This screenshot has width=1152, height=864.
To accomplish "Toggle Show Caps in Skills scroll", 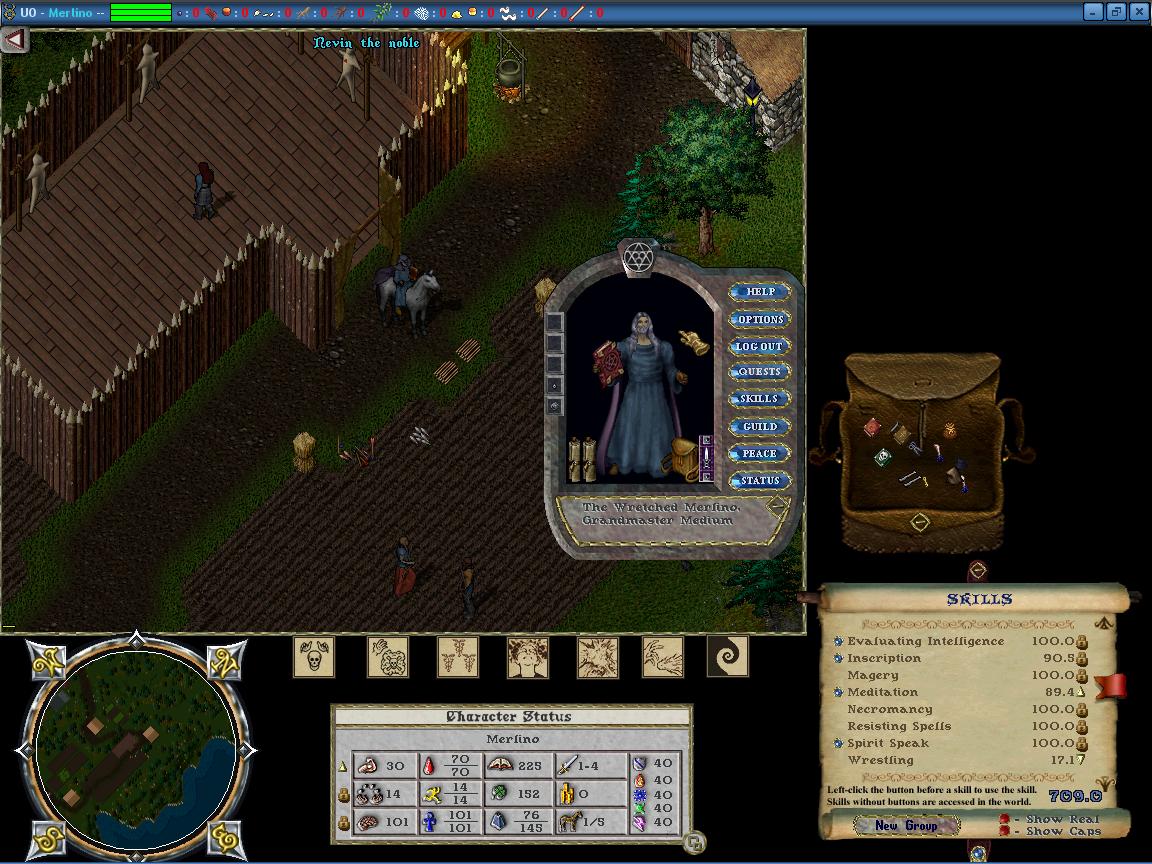I will tap(1004, 831).
